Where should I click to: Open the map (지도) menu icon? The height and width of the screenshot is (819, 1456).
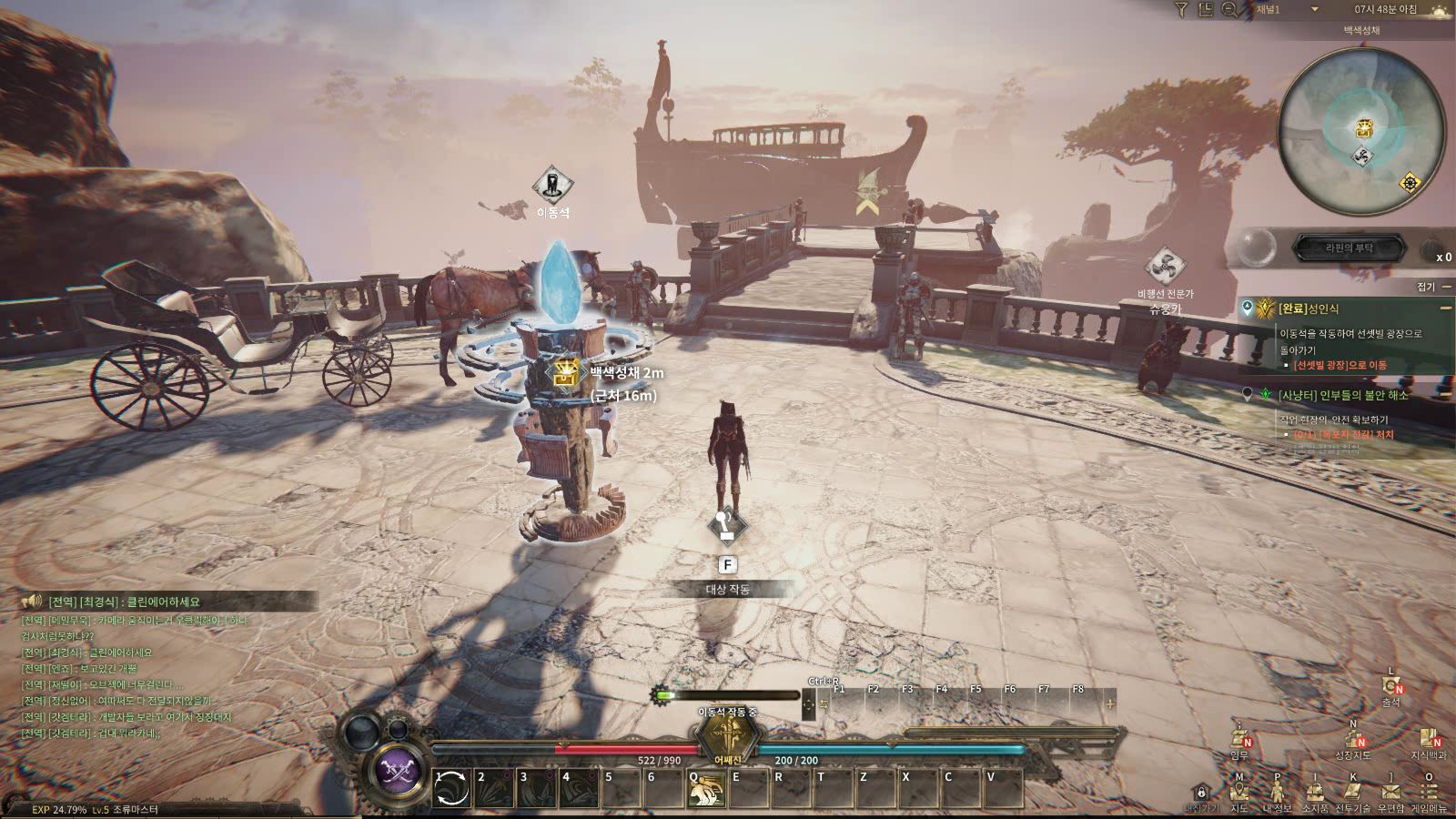click(x=1239, y=792)
